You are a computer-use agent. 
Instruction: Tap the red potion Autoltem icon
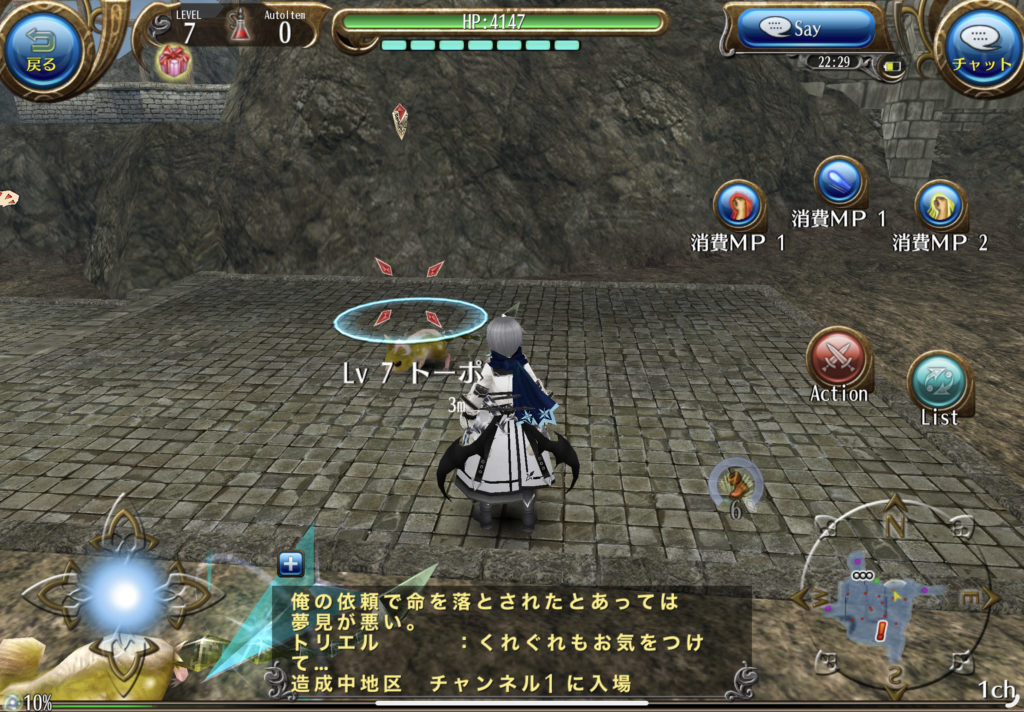(240, 27)
